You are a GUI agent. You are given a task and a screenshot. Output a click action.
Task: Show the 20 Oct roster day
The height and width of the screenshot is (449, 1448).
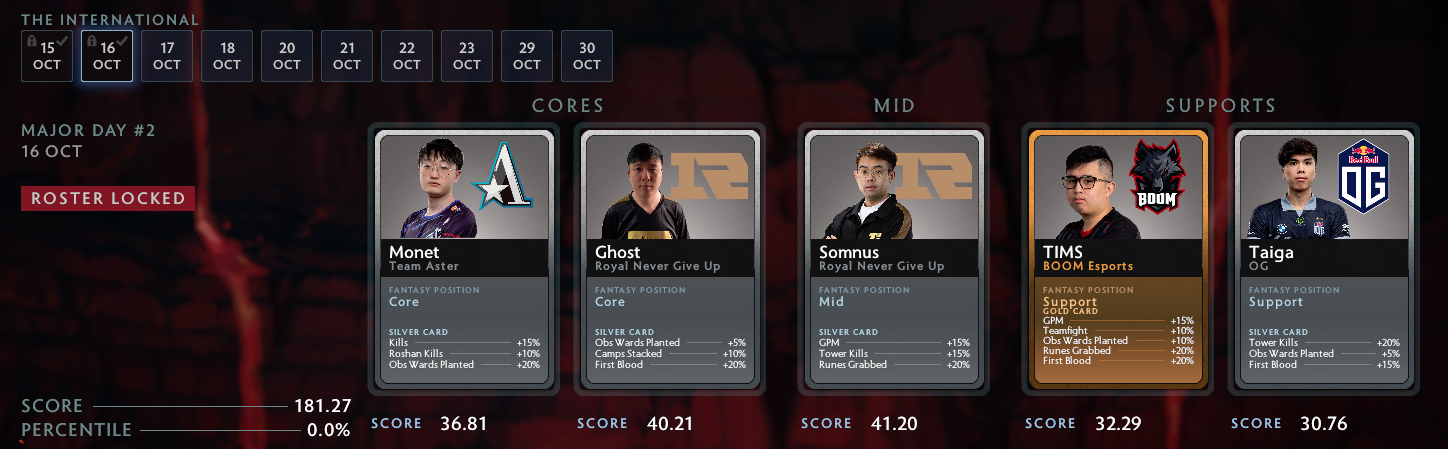pyautogui.click(x=287, y=56)
